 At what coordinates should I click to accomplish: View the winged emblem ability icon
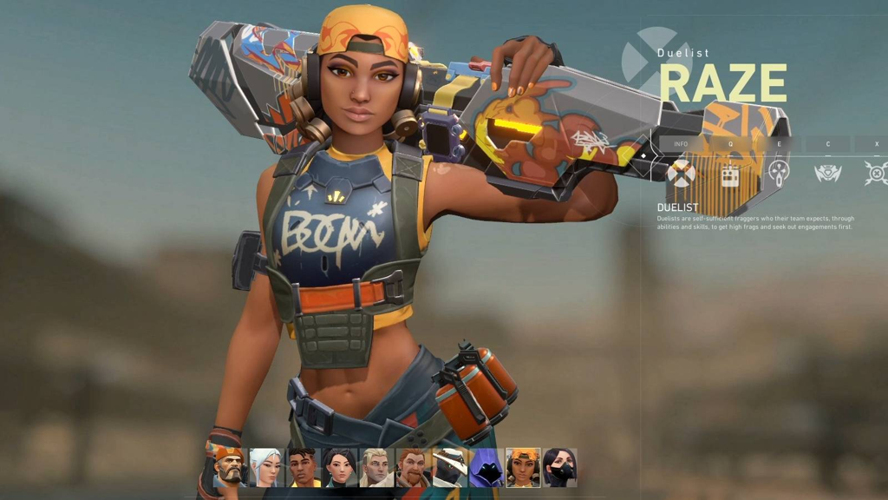click(x=828, y=174)
